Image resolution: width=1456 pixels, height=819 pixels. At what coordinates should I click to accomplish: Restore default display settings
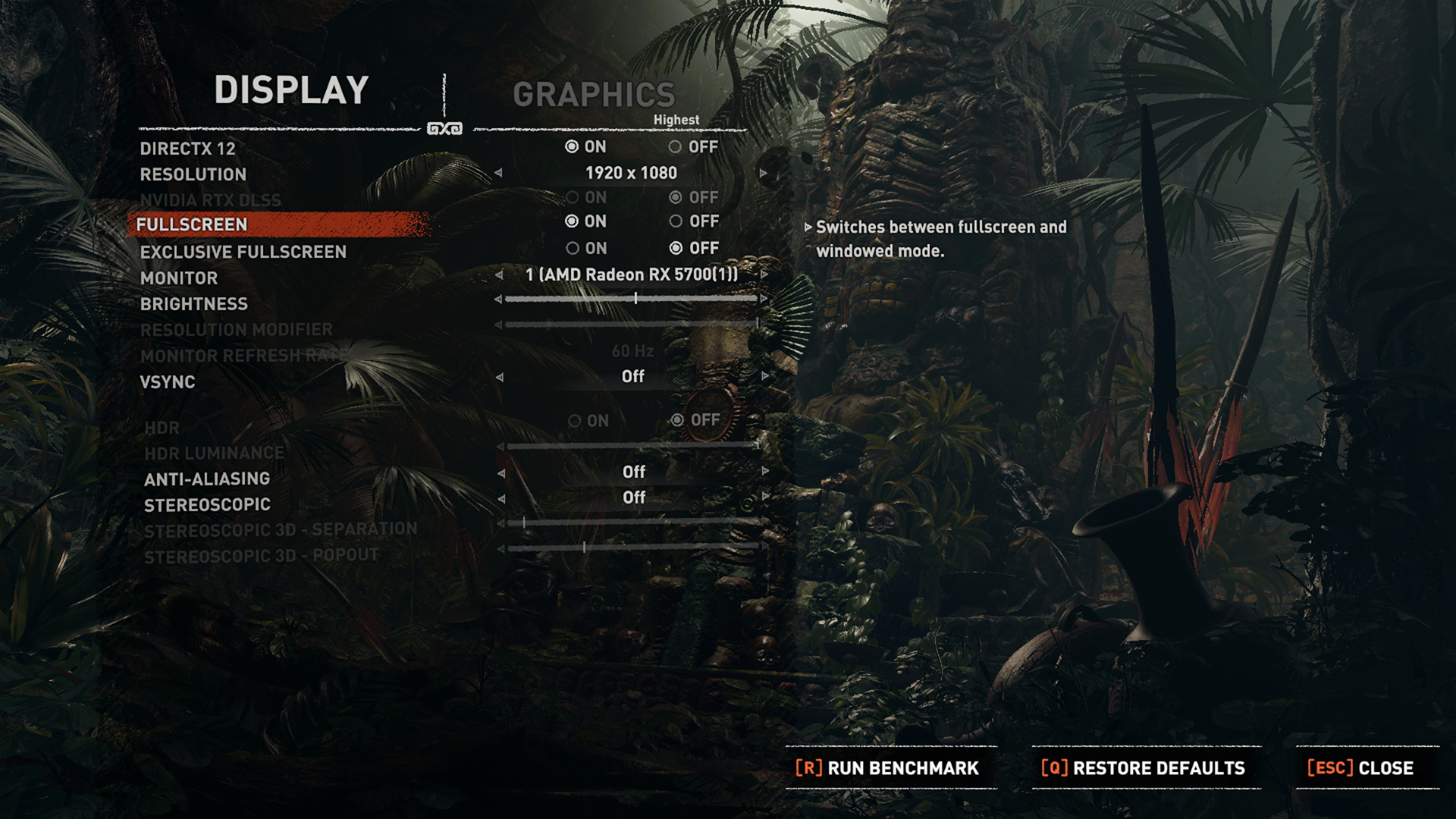pos(1144,768)
